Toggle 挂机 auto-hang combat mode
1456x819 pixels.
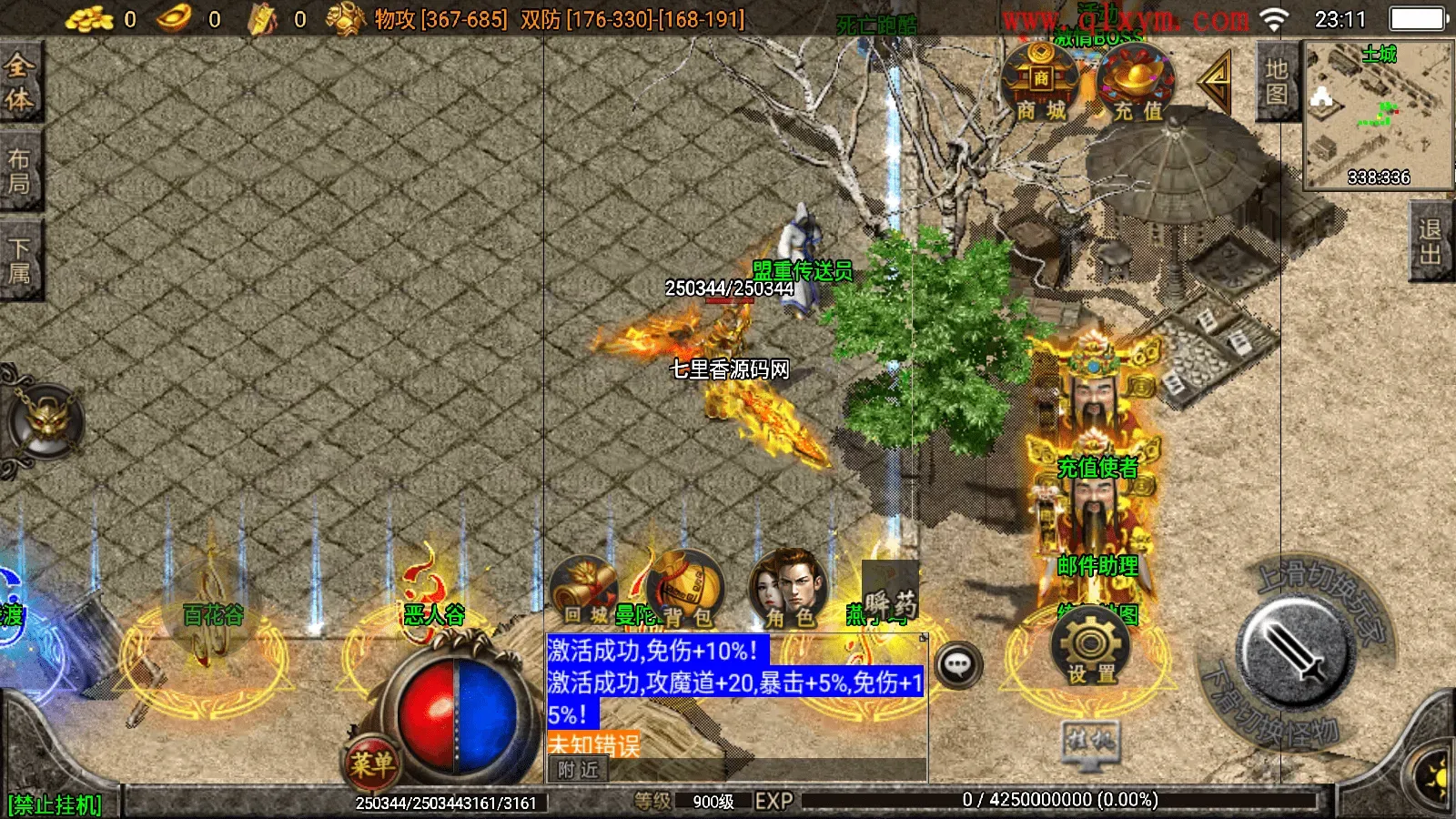(x=1088, y=740)
